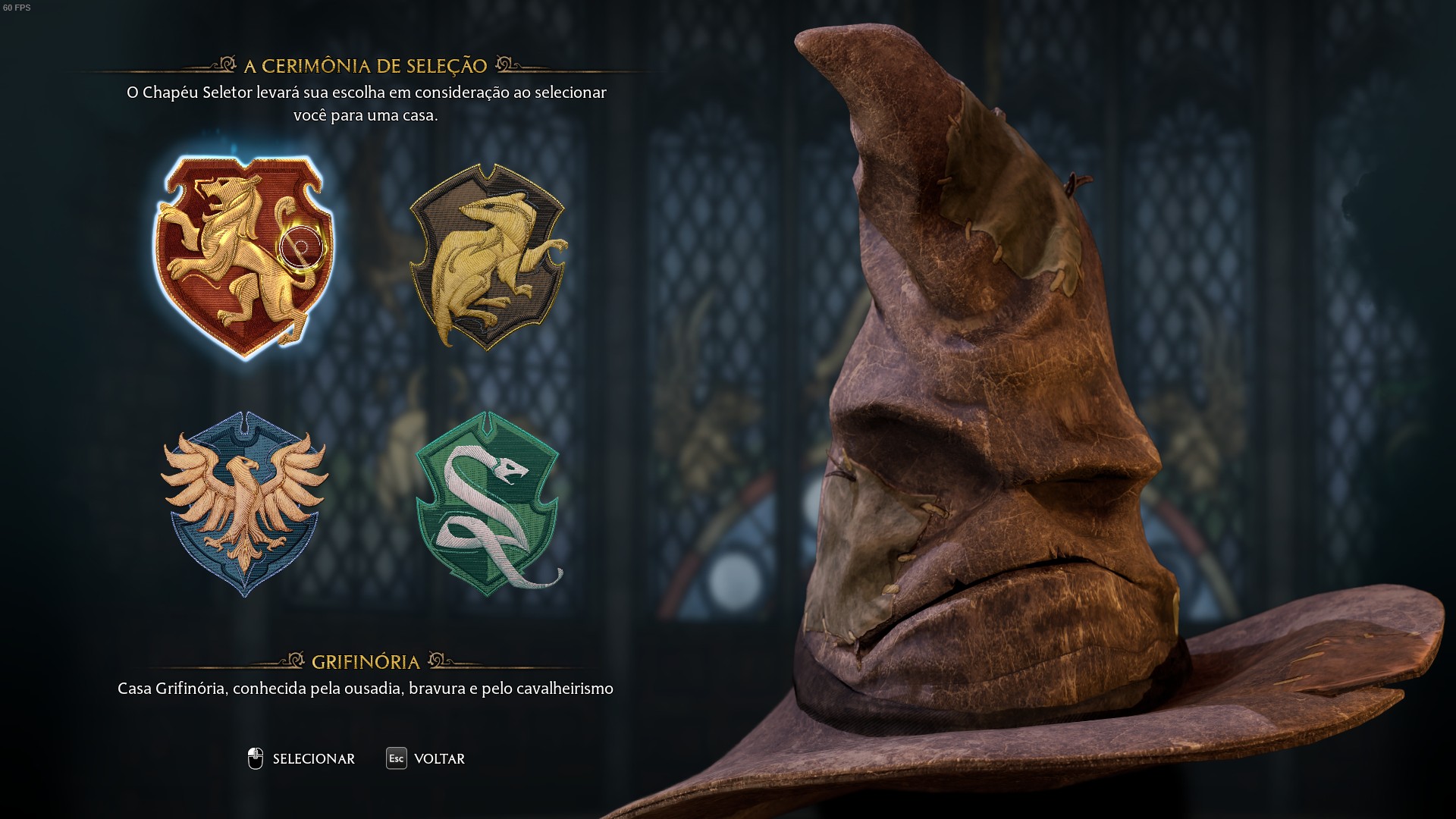Click the Esc key icon beside VOLTAR
Screen dimensions: 1456x819
coord(396,758)
